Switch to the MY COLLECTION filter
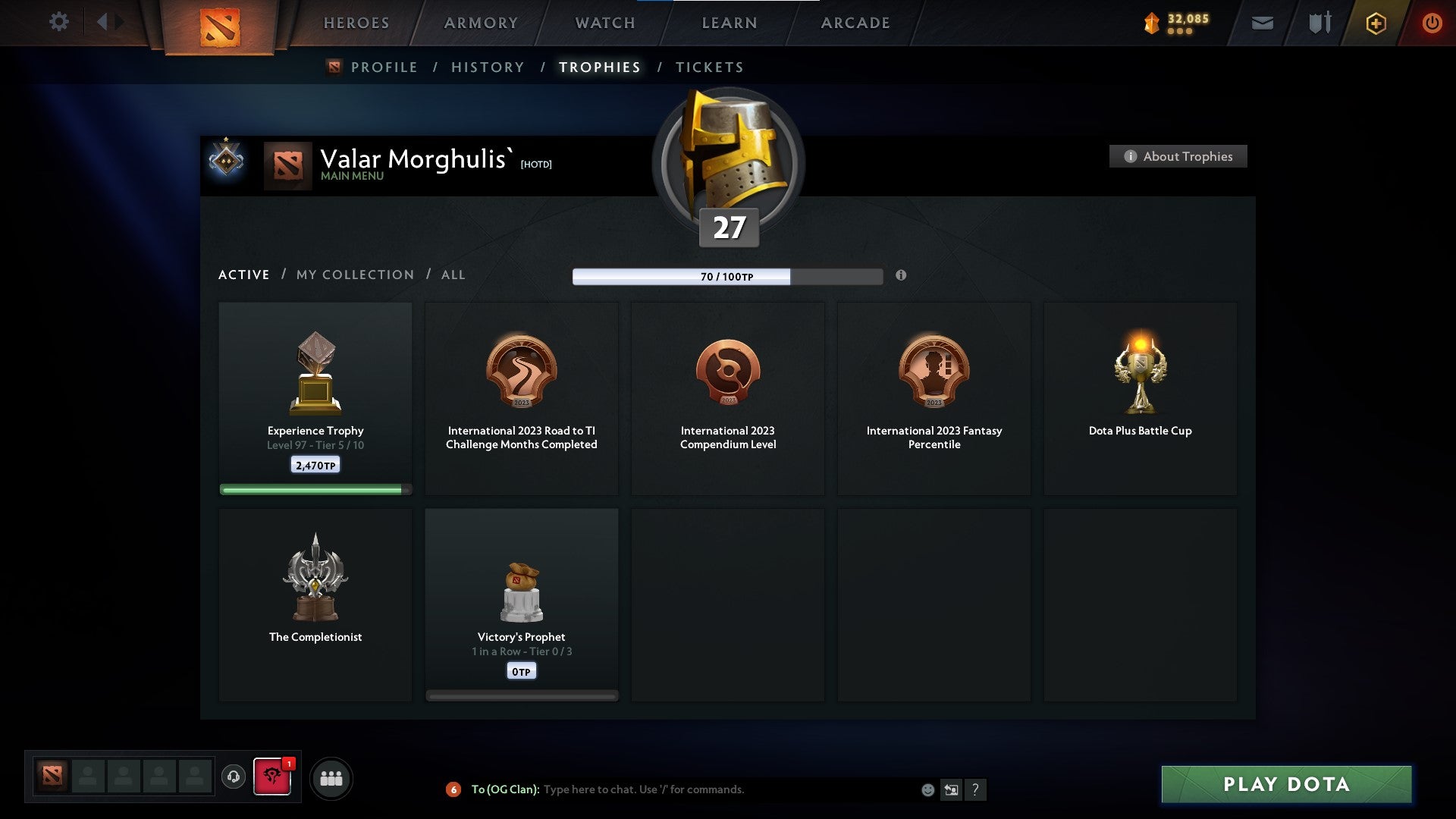 pyautogui.click(x=354, y=275)
